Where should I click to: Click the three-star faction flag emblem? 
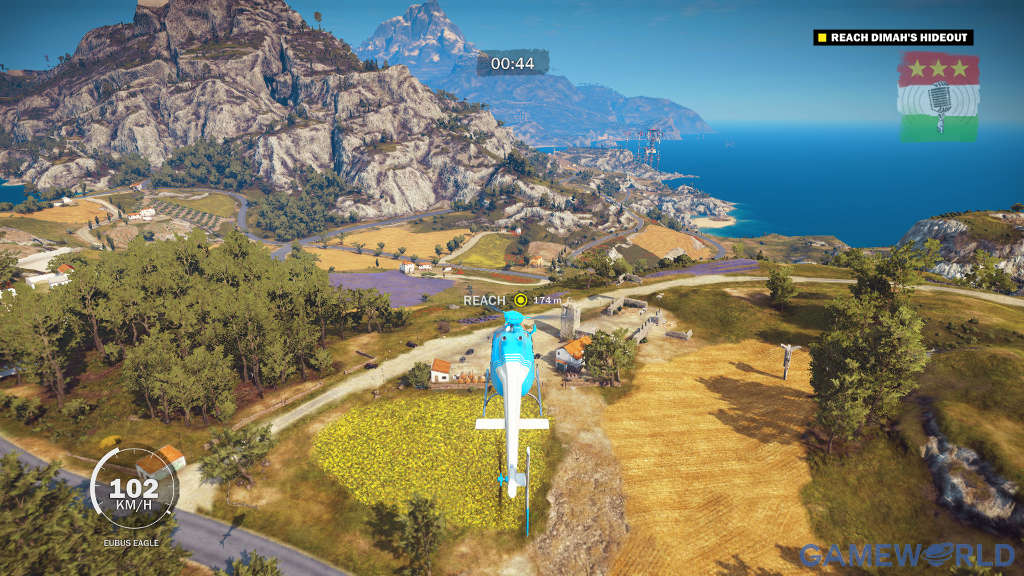pos(938,96)
